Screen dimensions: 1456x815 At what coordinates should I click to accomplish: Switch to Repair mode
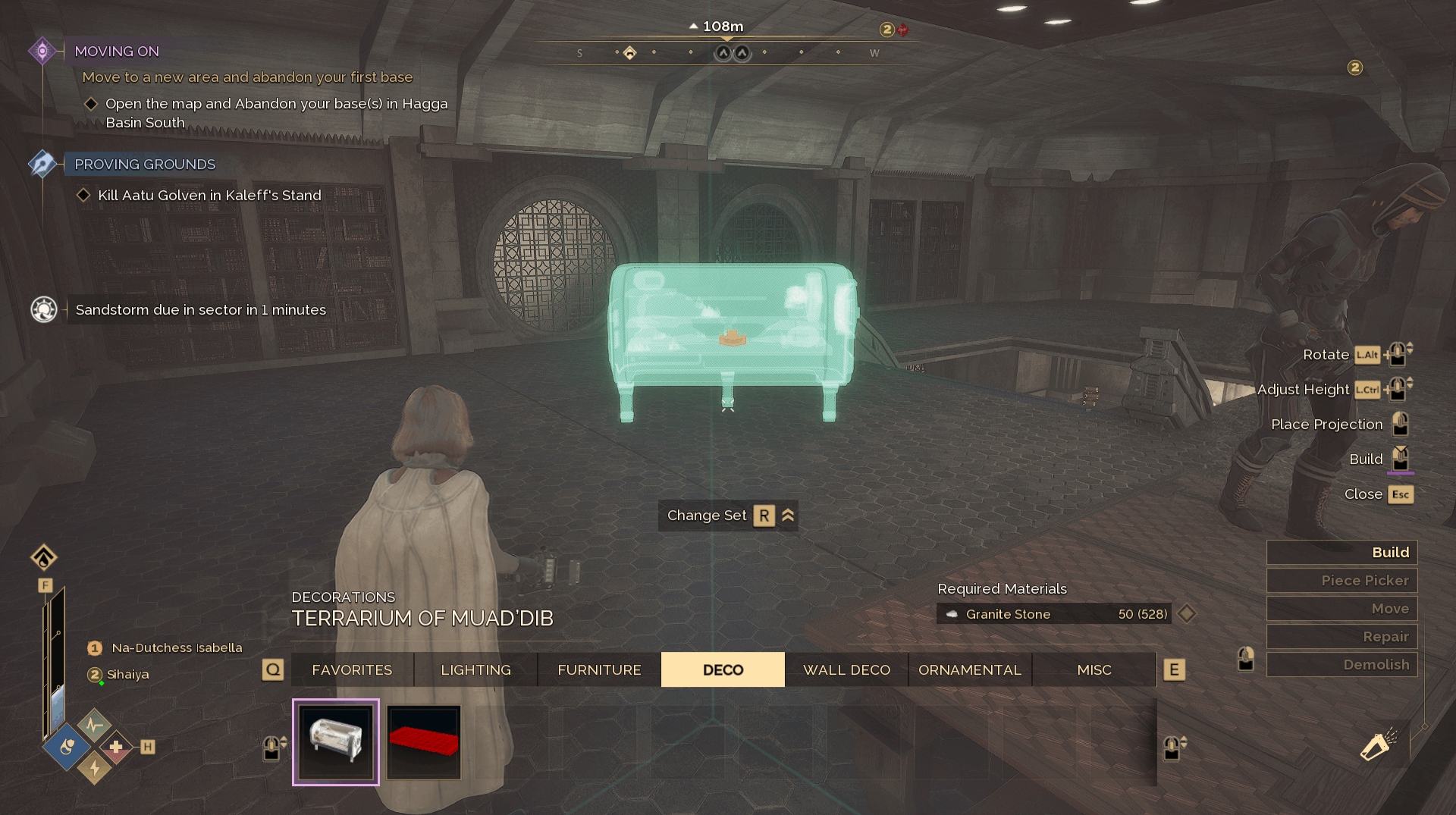pos(1341,637)
